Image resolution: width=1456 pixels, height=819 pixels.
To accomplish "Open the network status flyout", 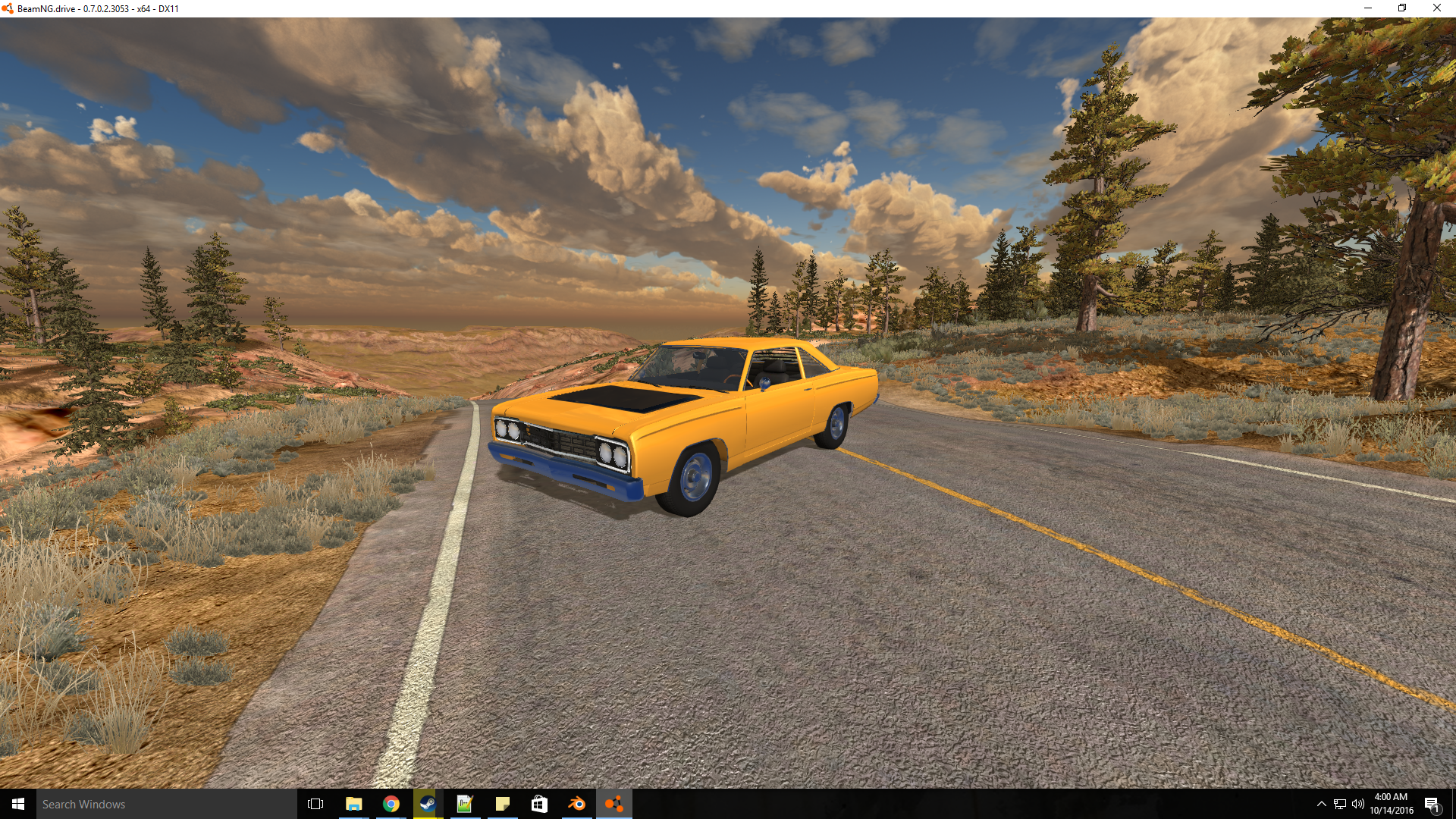I will tap(1339, 804).
